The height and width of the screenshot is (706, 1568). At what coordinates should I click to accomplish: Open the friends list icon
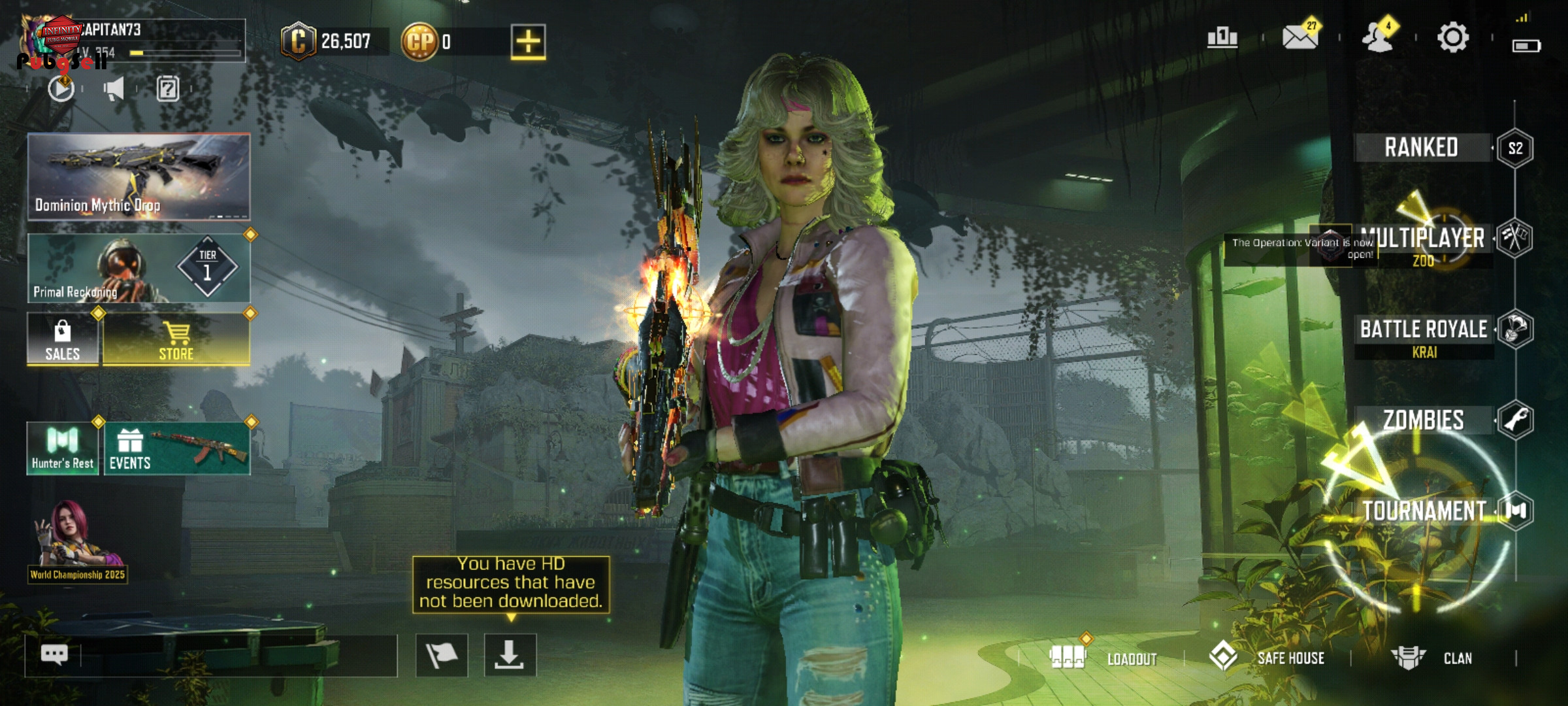1377,37
